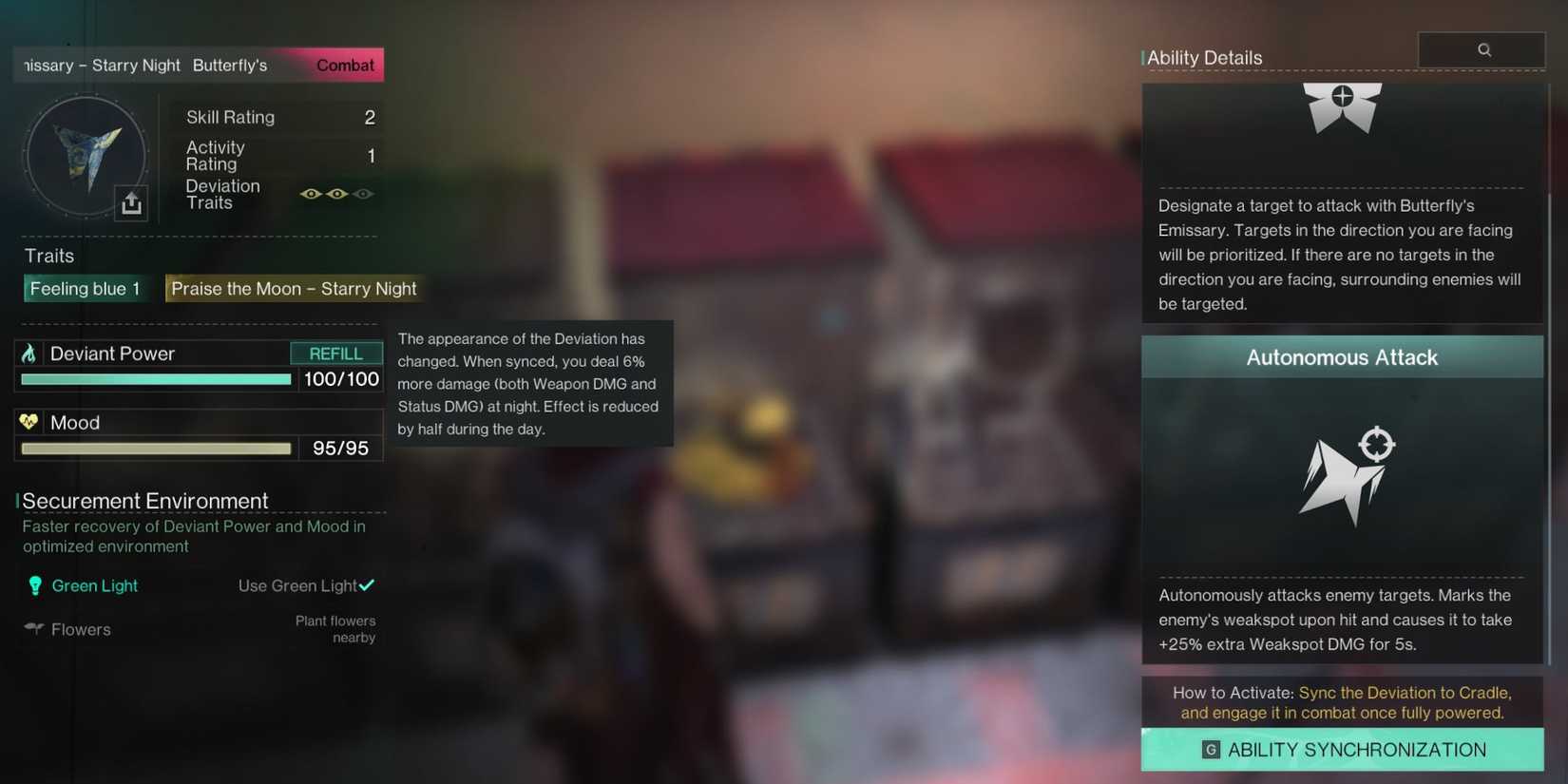The width and height of the screenshot is (1568, 784).
Task: Click the Autonomous Attack targeting butterfly icon
Action: point(1346,475)
